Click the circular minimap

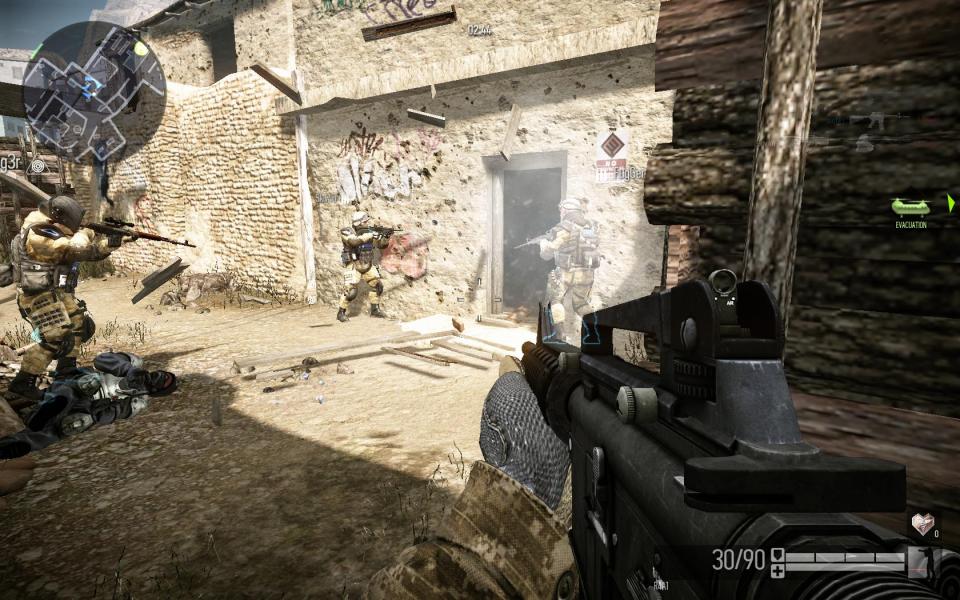click(x=93, y=91)
